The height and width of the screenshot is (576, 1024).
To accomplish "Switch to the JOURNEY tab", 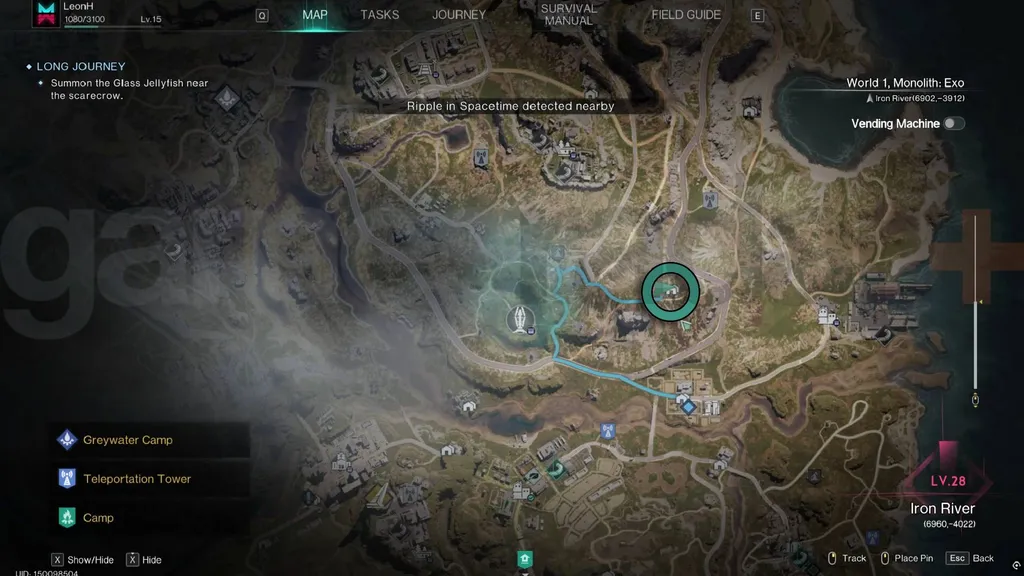I will coord(459,15).
